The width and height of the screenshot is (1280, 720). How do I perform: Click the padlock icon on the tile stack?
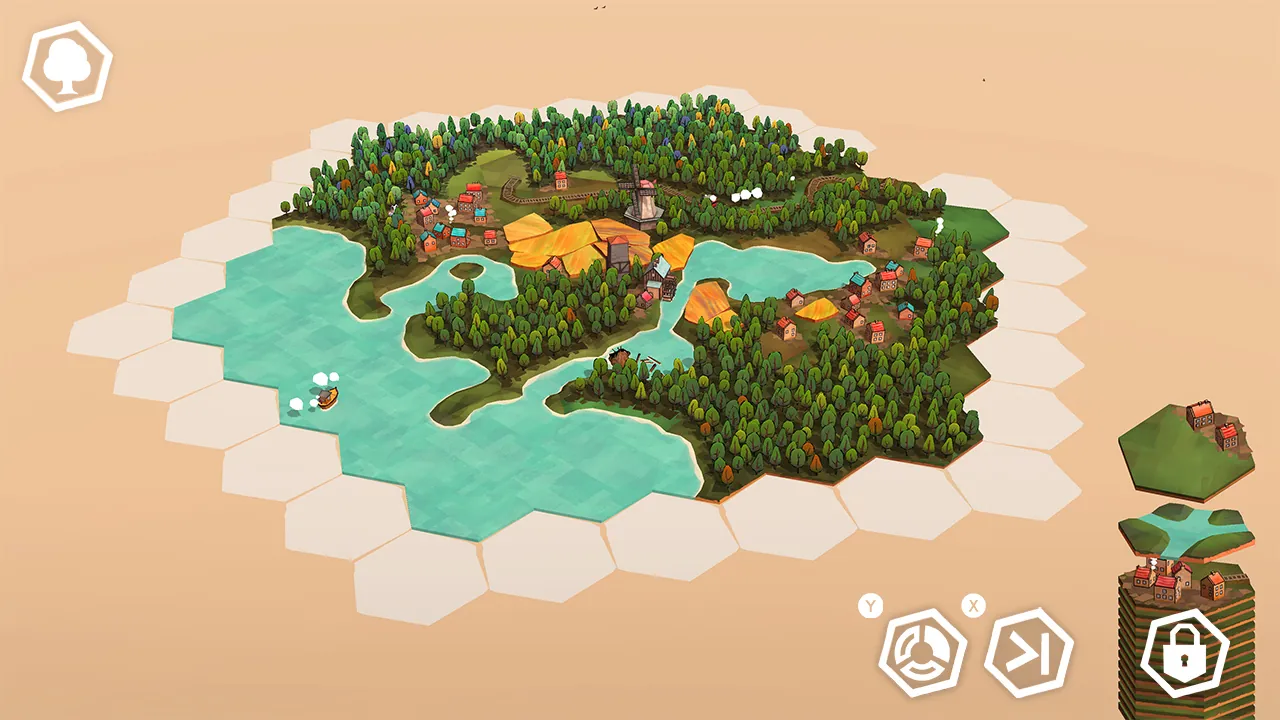(1183, 651)
